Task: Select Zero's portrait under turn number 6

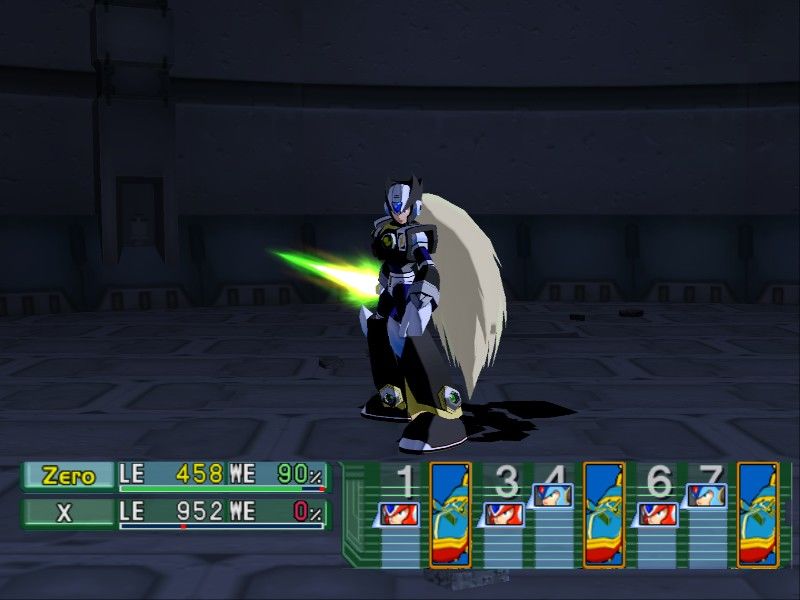Action: pyautogui.click(x=657, y=514)
